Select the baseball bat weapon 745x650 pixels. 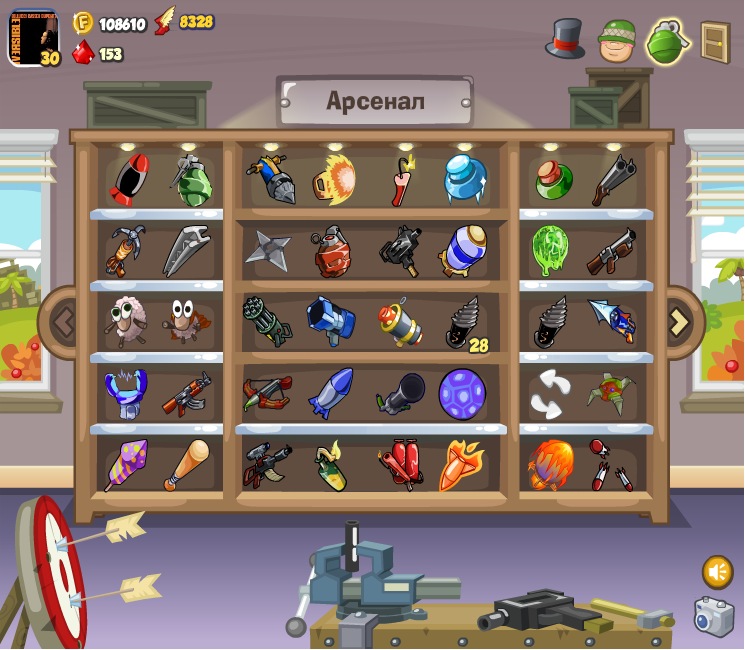tap(186, 465)
